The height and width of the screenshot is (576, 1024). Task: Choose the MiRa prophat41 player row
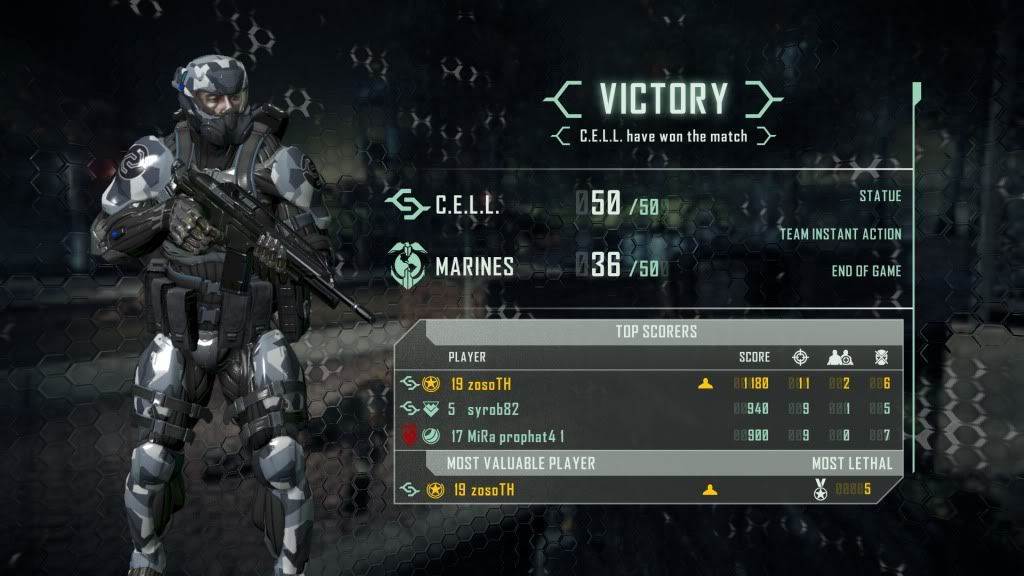(x=508, y=435)
